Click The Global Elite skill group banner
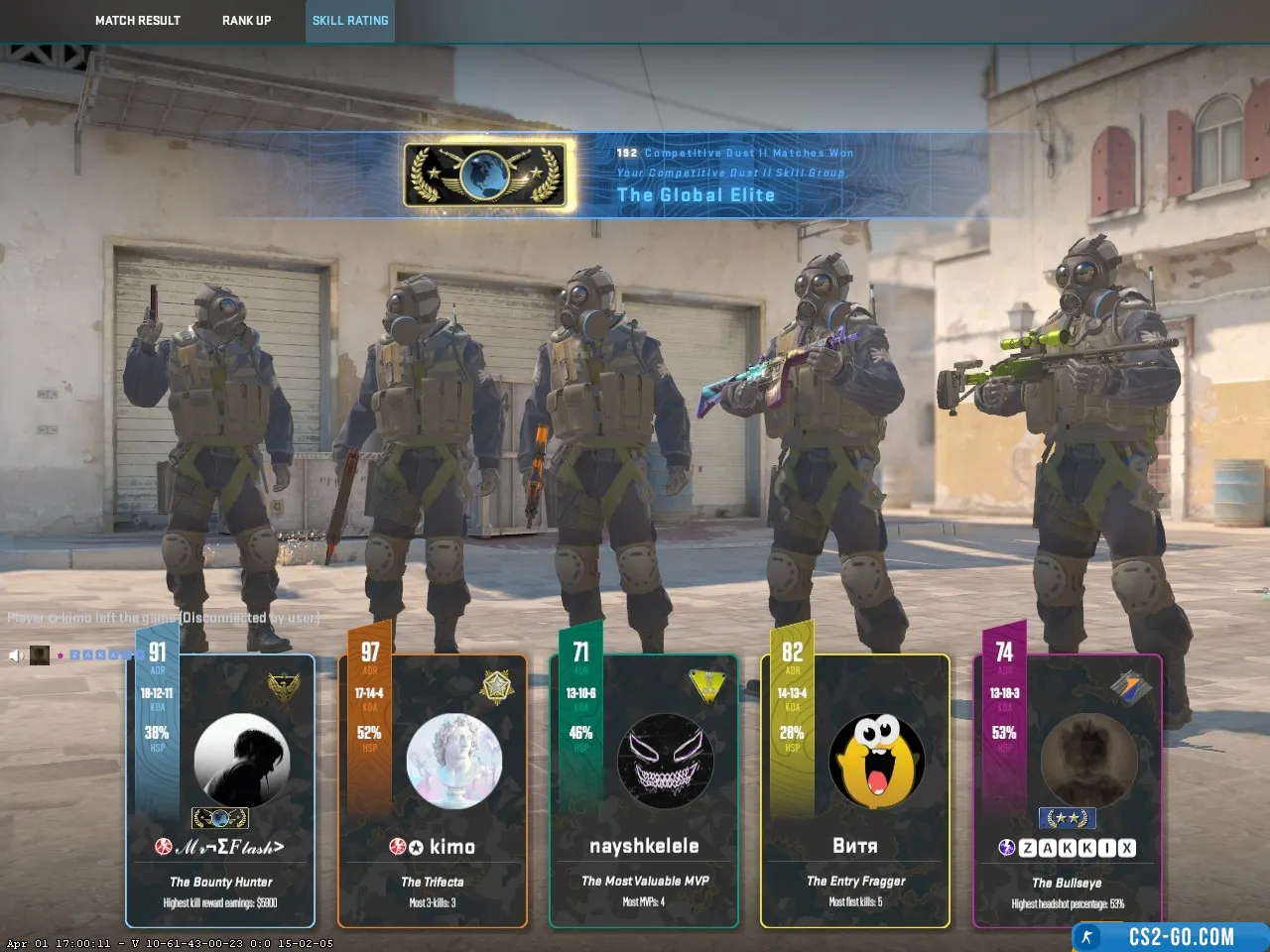The image size is (1270, 952). pos(635,175)
